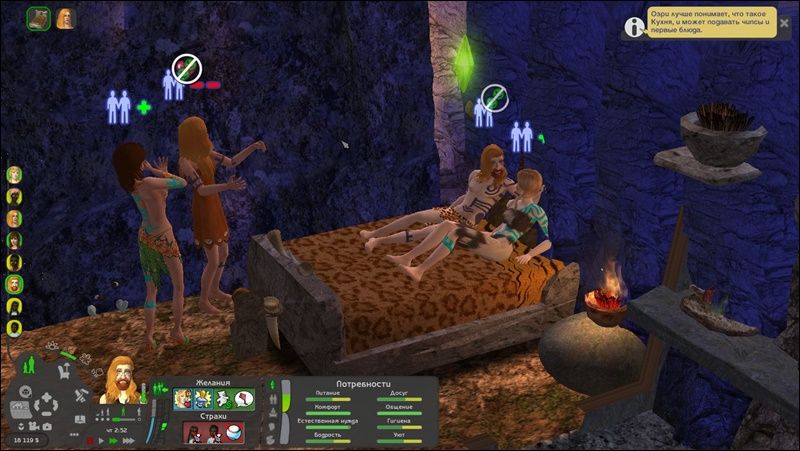Switch to the top household member portrait
Viewport: 800px width, 451px height.
[x=15, y=174]
